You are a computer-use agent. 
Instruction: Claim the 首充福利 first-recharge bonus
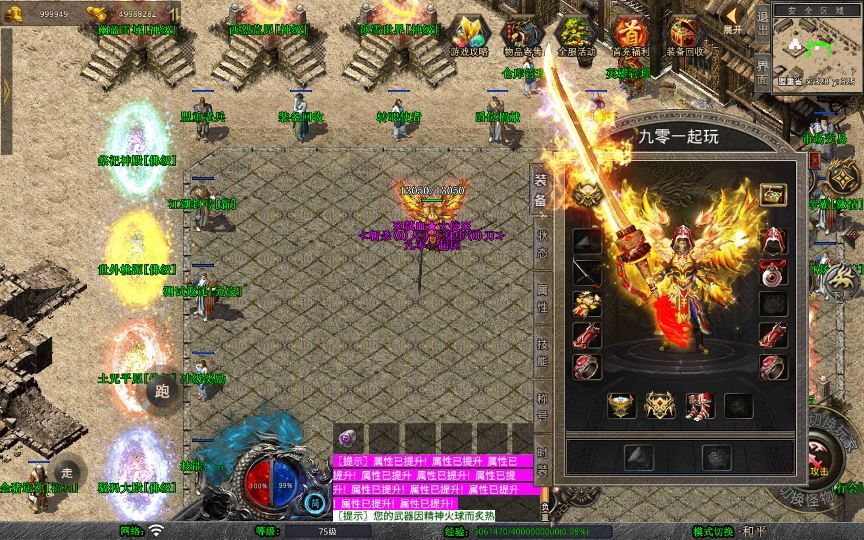click(630, 36)
